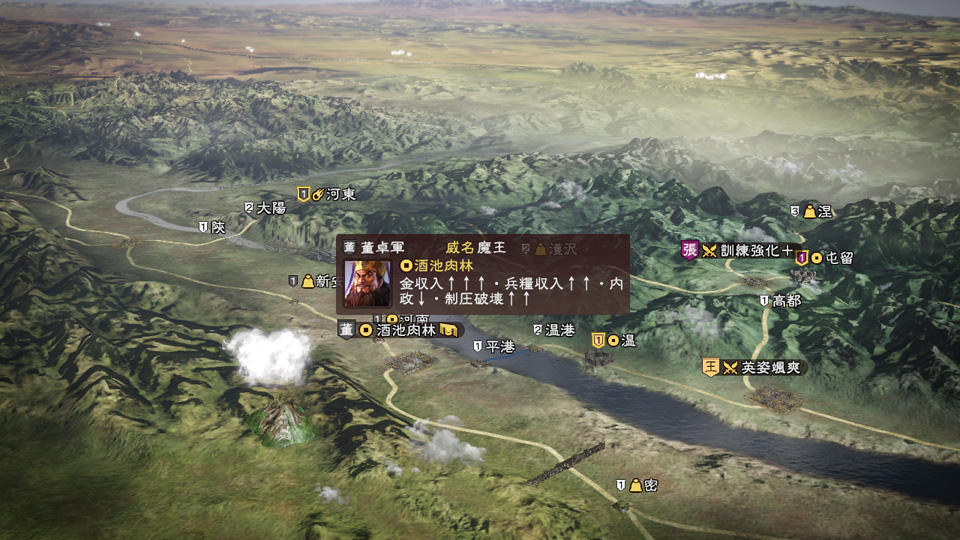Select the 張 訓練強化 army label
This screenshot has height=540, width=960.
(738, 250)
